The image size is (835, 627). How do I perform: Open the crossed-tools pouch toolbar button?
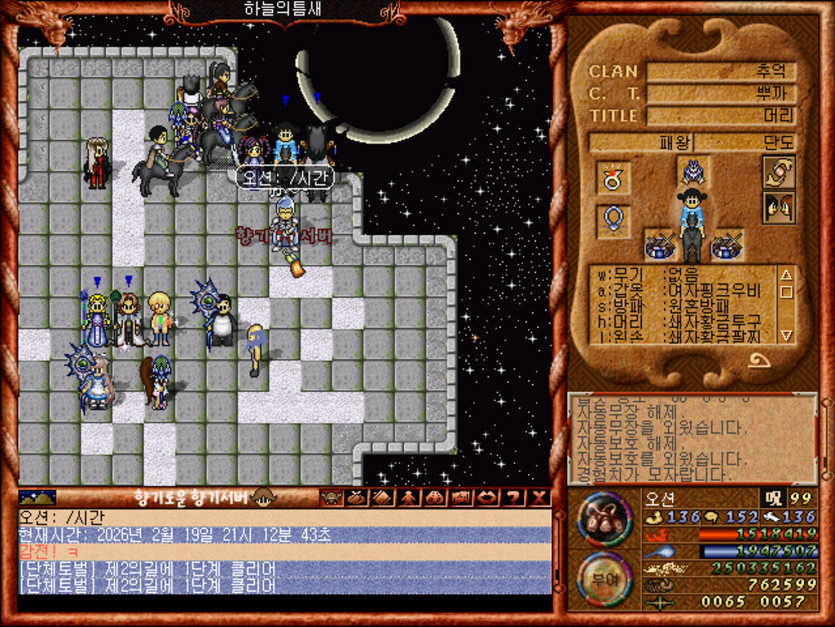356,497
